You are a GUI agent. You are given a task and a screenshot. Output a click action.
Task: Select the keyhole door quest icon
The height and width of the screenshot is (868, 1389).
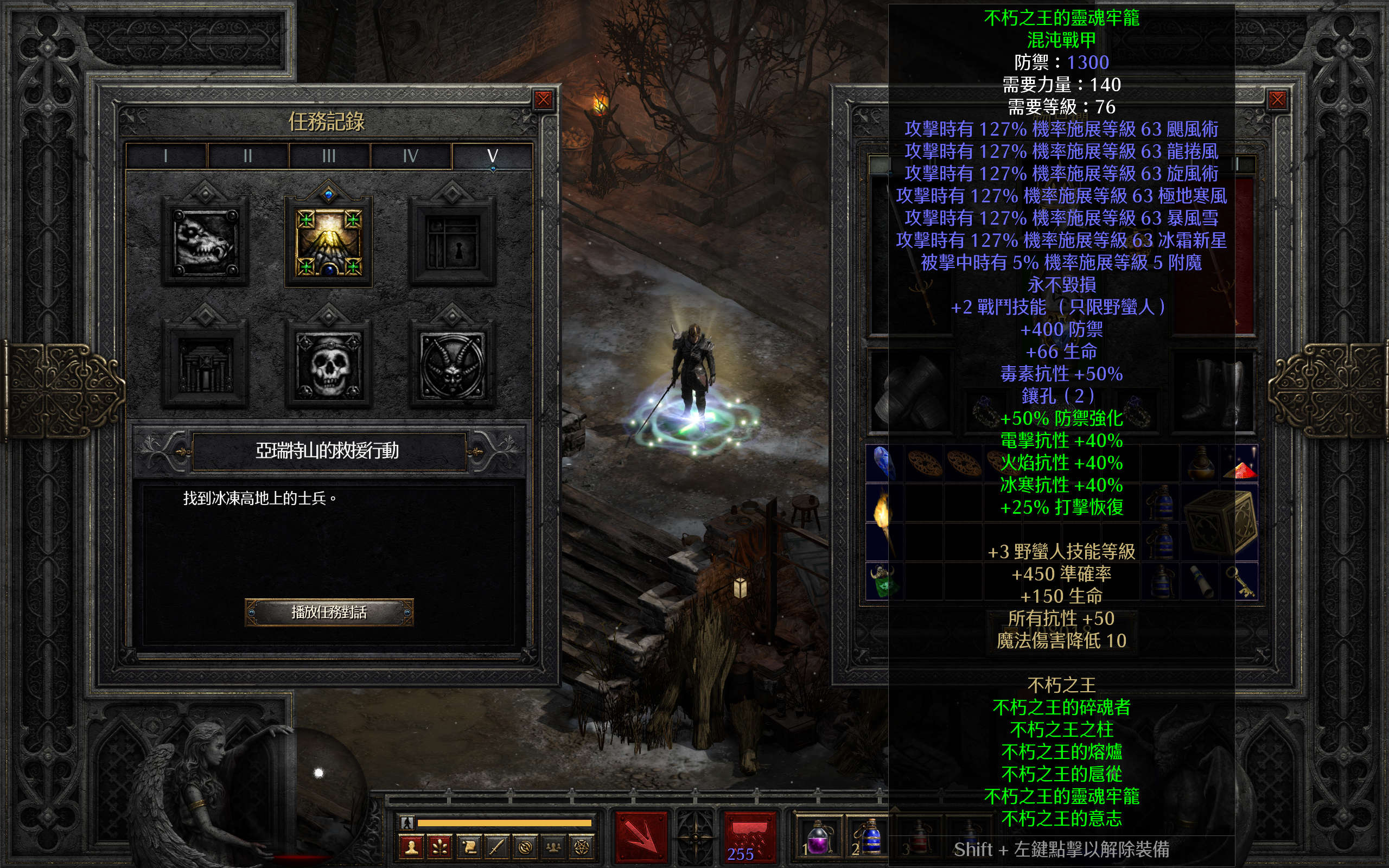point(453,242)
